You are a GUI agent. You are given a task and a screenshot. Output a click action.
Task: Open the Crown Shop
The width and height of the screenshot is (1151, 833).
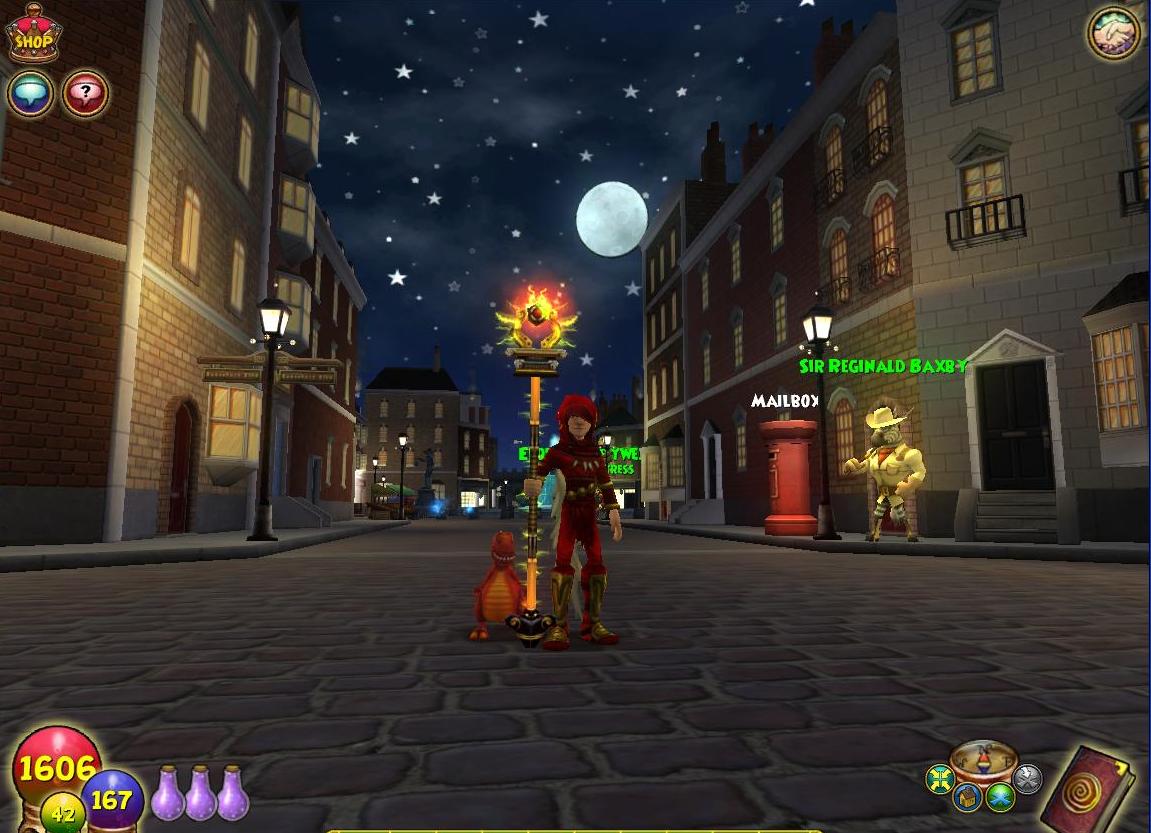click(33, 36)
